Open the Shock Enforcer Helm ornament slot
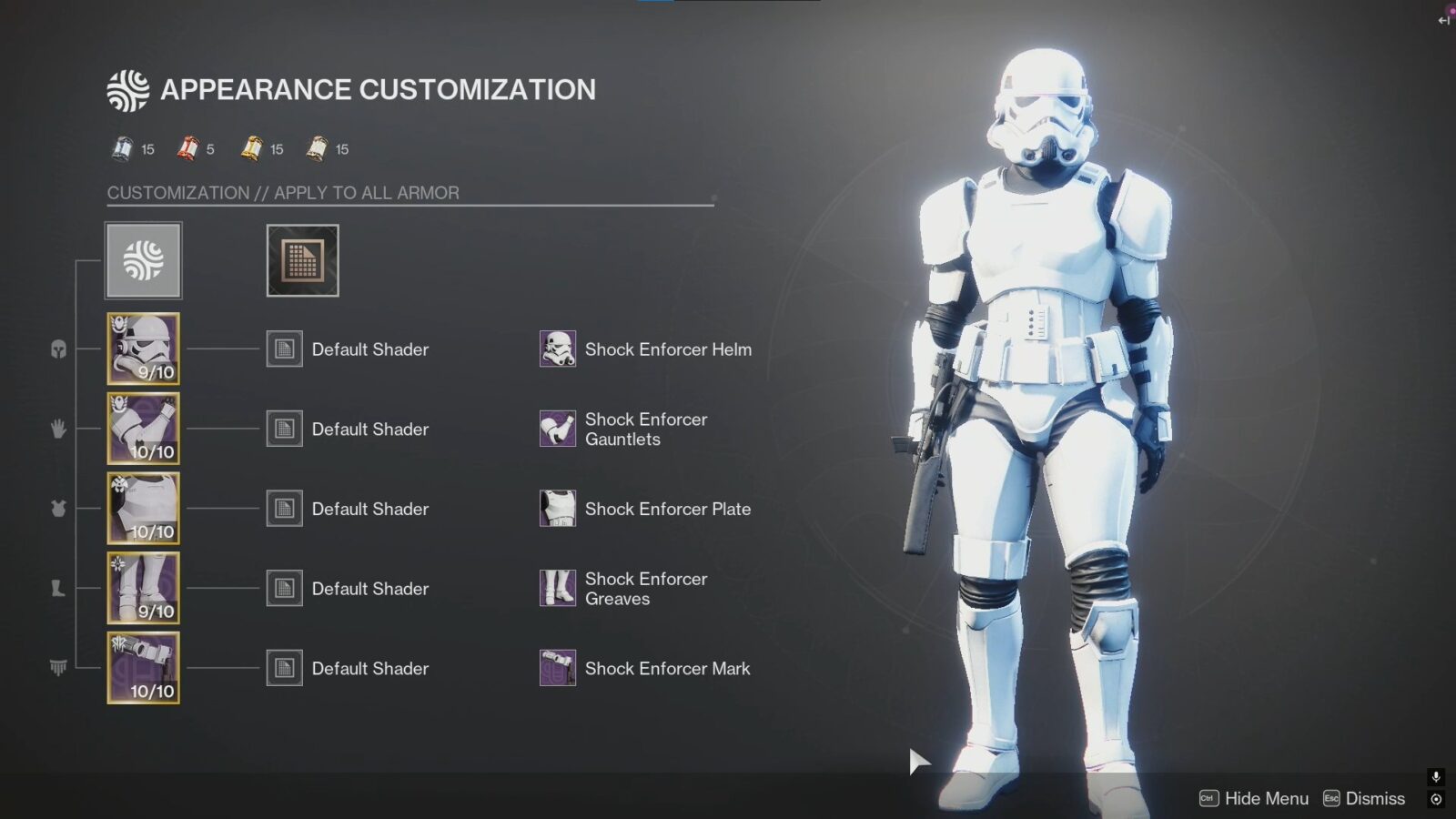The height and width of the screenshot is (819, 1456). point(558,349)
